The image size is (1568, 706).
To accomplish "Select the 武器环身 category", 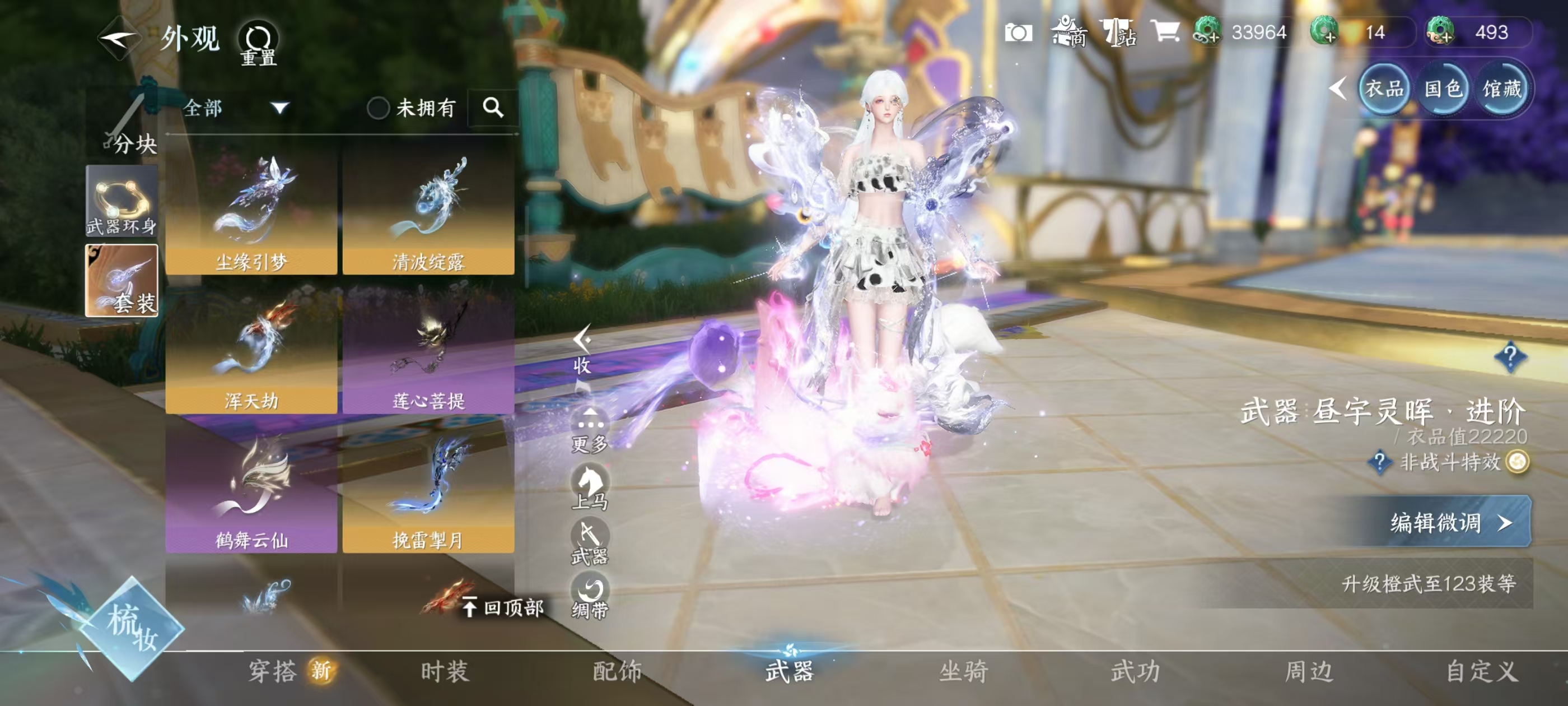I will point(122,201).
